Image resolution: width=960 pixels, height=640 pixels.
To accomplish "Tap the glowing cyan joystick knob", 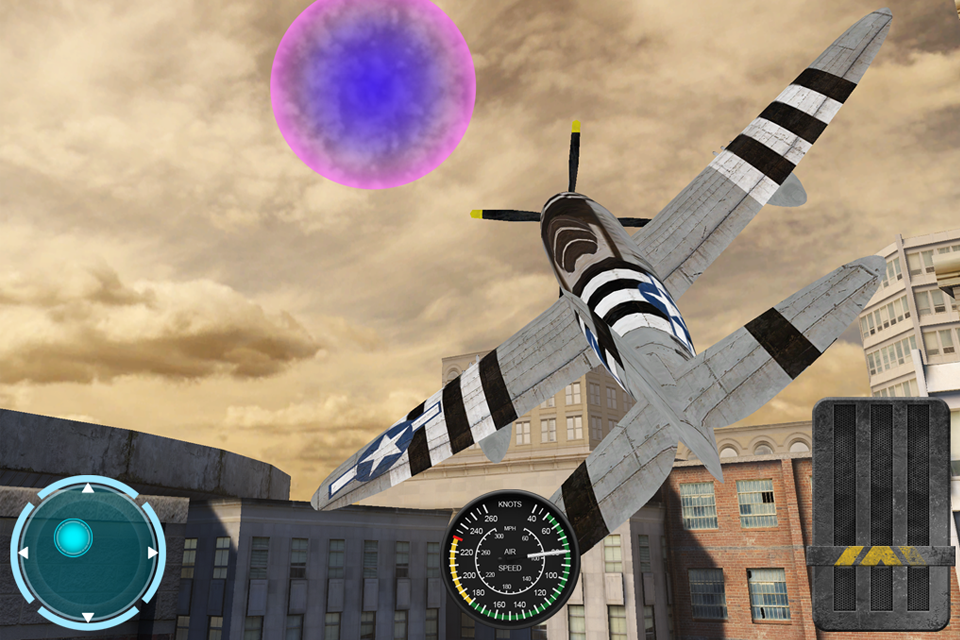I will pos(73,538).
